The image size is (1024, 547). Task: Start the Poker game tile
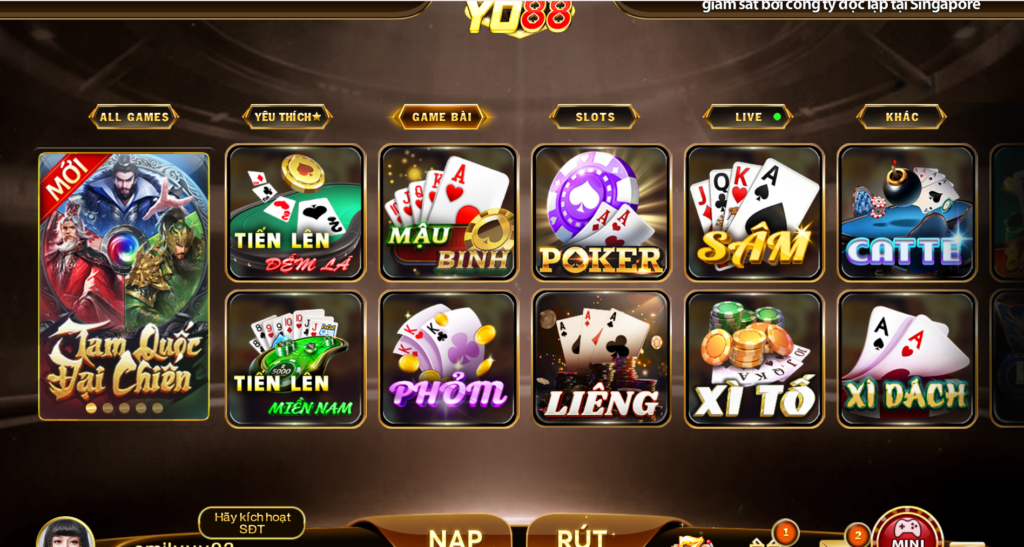(x=601, y=213)
